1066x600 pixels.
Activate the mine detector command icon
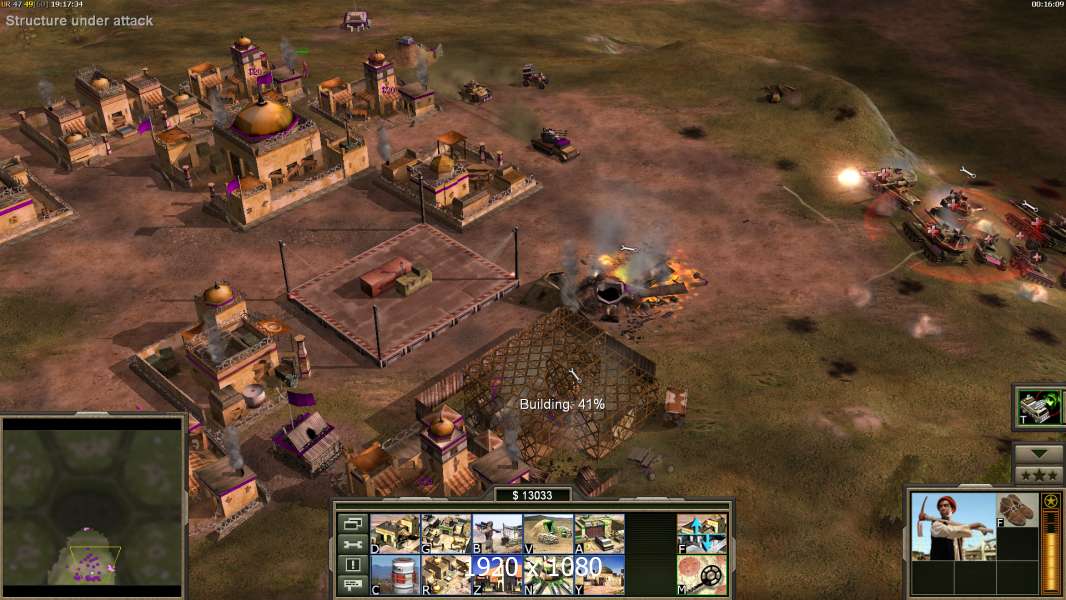pyautogui.click(x=702, y=575)
